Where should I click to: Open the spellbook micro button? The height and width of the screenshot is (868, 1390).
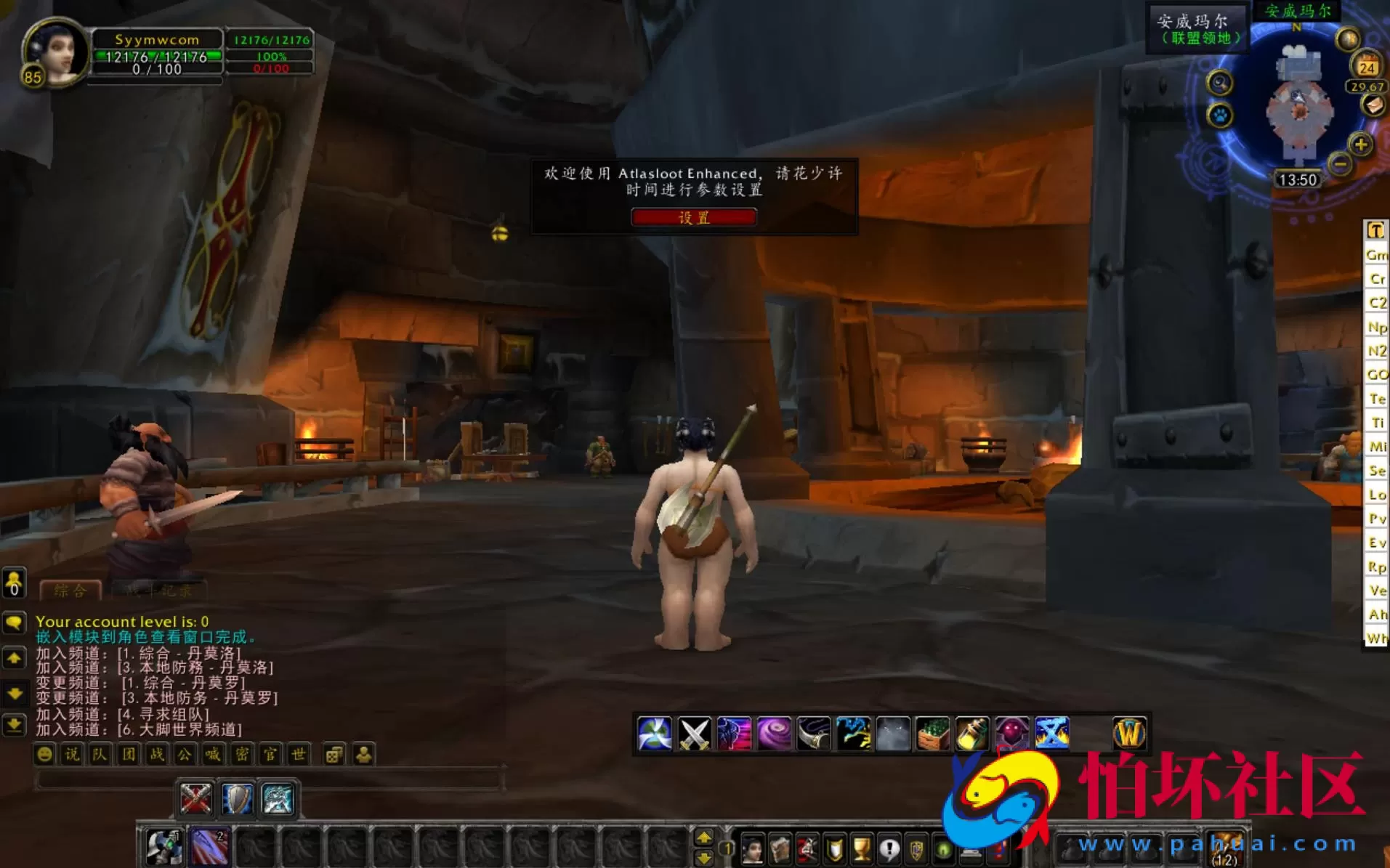click(779, 848)
